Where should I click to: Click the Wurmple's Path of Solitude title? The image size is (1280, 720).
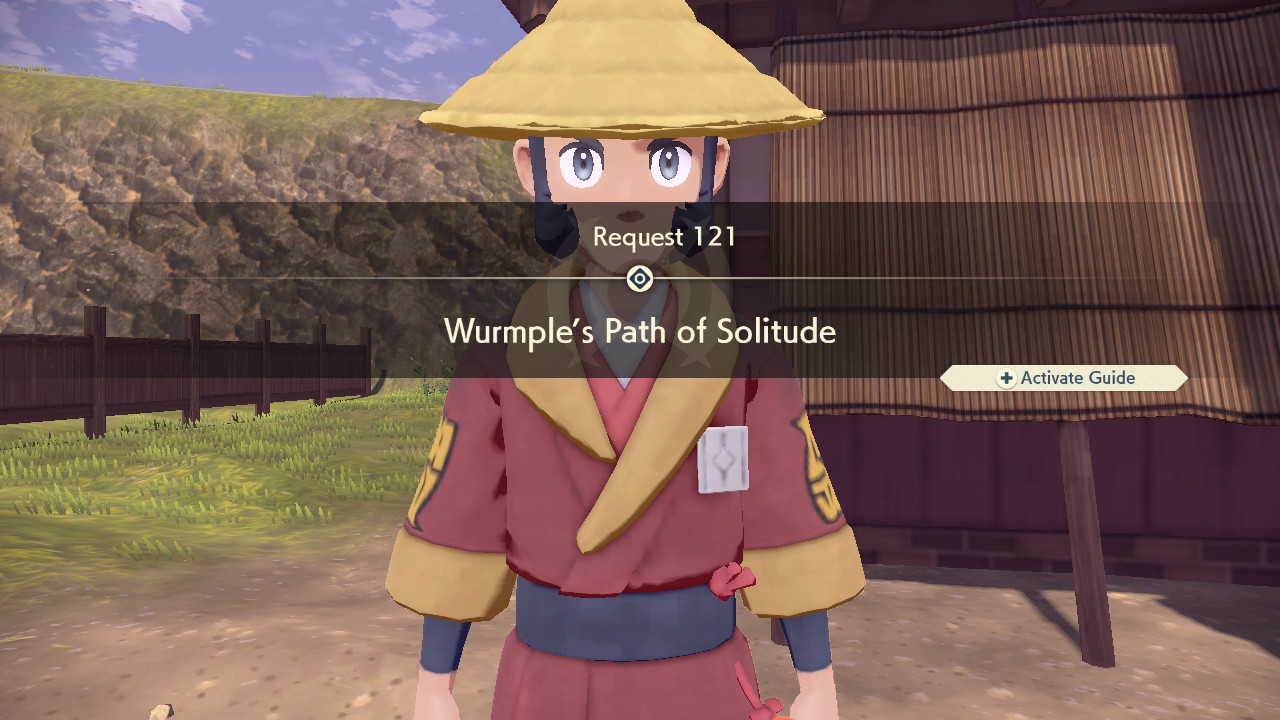(x=639, y=331)
